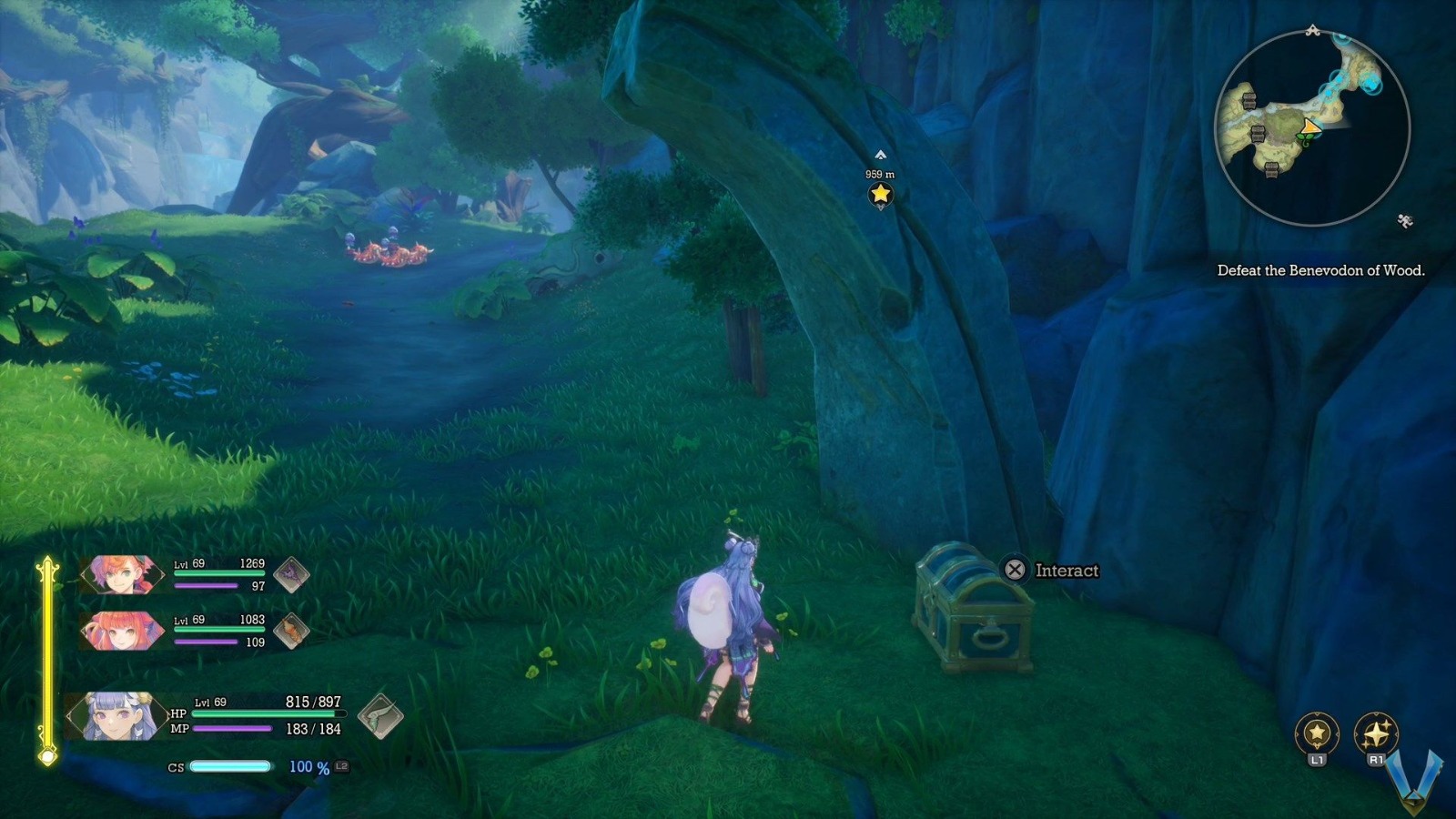Click the orange glove icon beside the second portrait

(292, 631)
